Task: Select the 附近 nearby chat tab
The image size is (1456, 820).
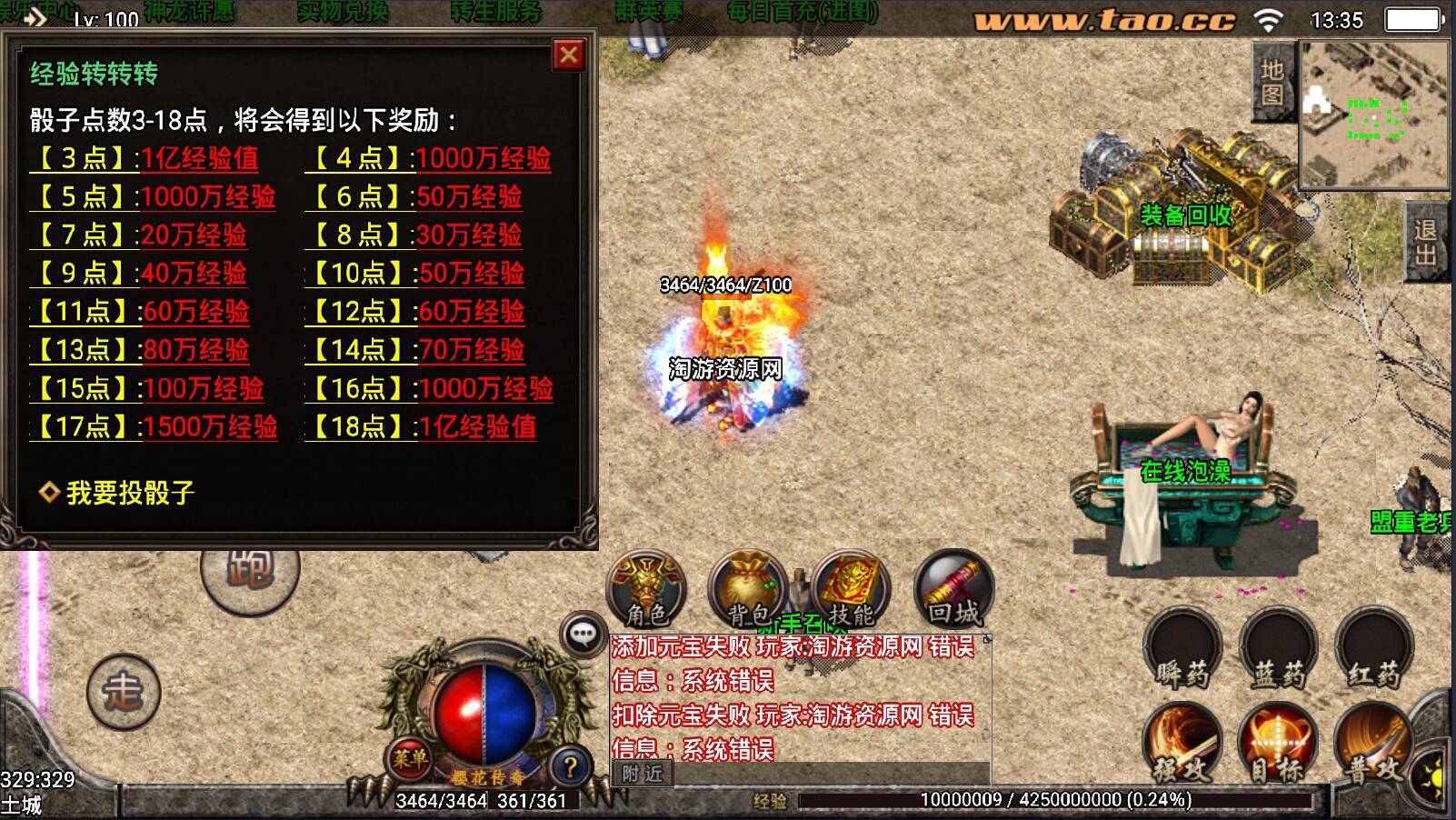Action: (x=643, y=774)
